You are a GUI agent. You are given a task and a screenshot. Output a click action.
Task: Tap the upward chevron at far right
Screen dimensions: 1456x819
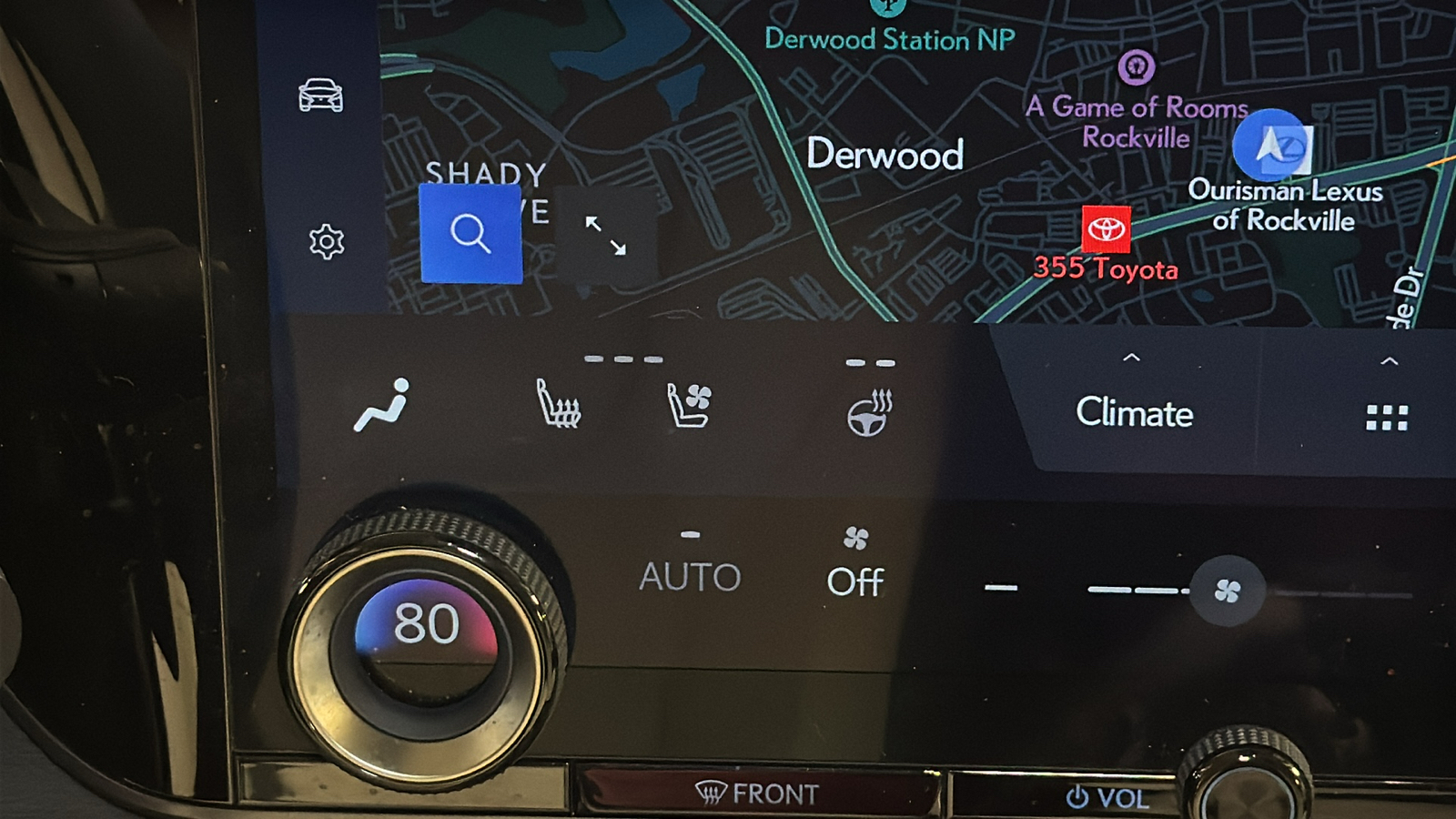click(1384, 359)
